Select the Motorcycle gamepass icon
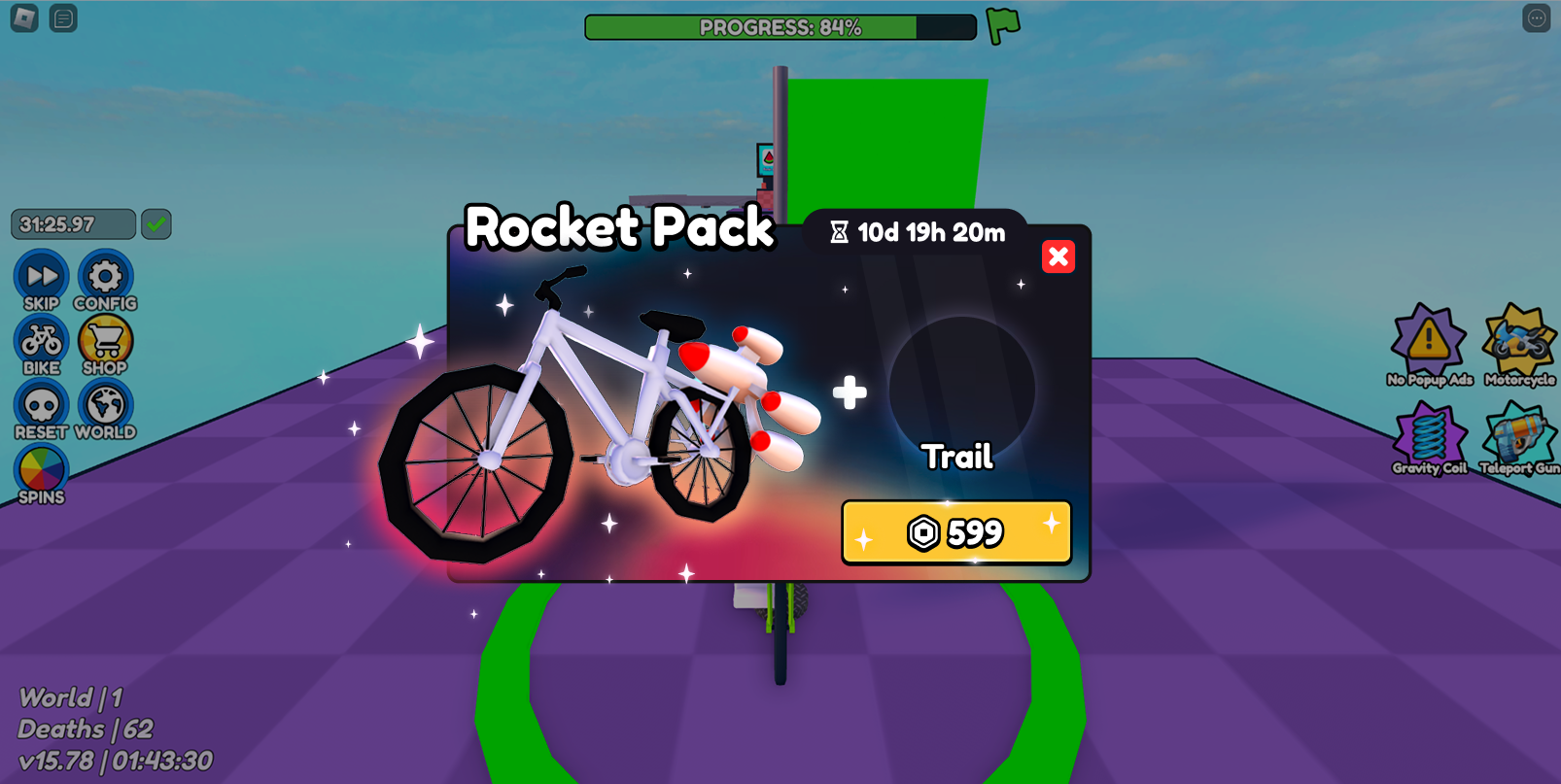 pyautogui.click(x=1519, y=343)
